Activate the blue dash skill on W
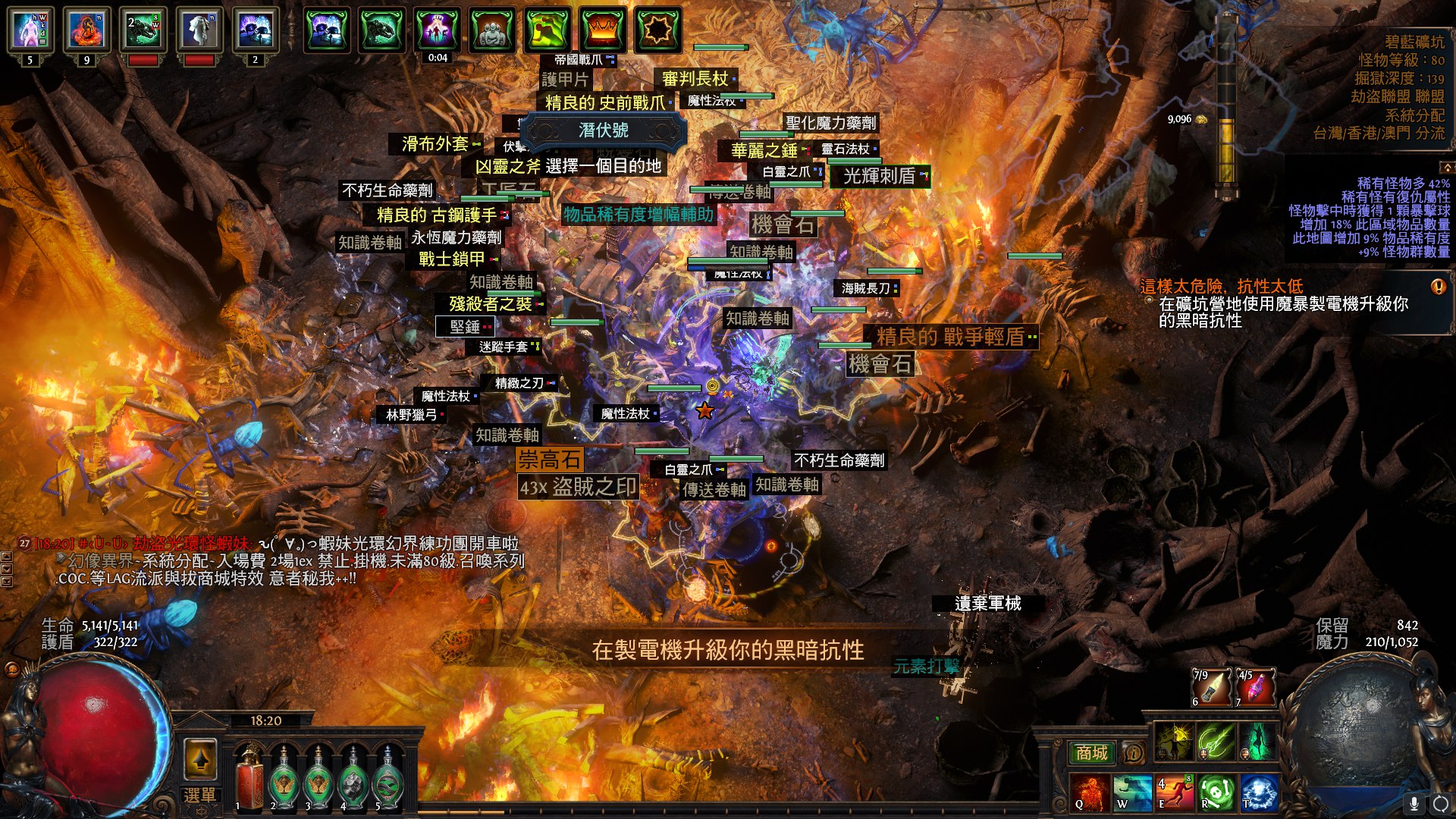 1131,792
